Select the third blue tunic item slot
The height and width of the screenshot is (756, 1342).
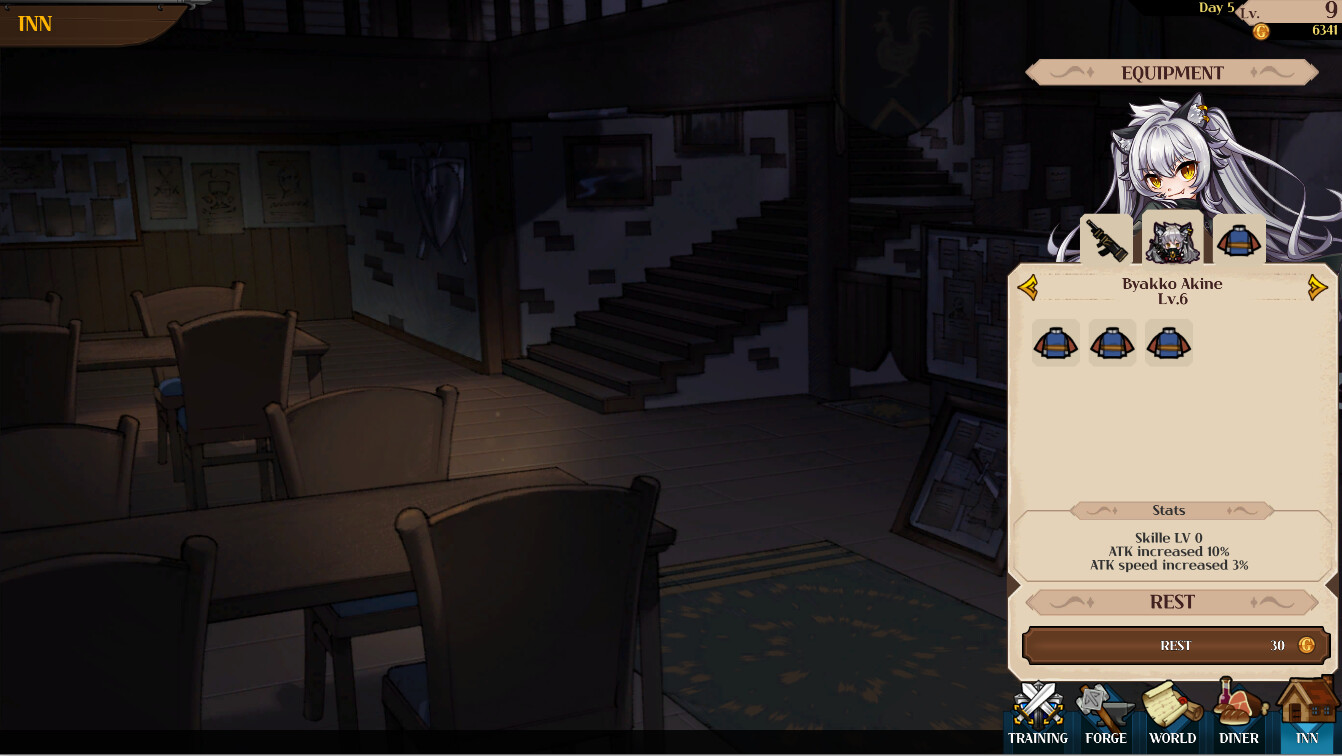pos(1169,343)
